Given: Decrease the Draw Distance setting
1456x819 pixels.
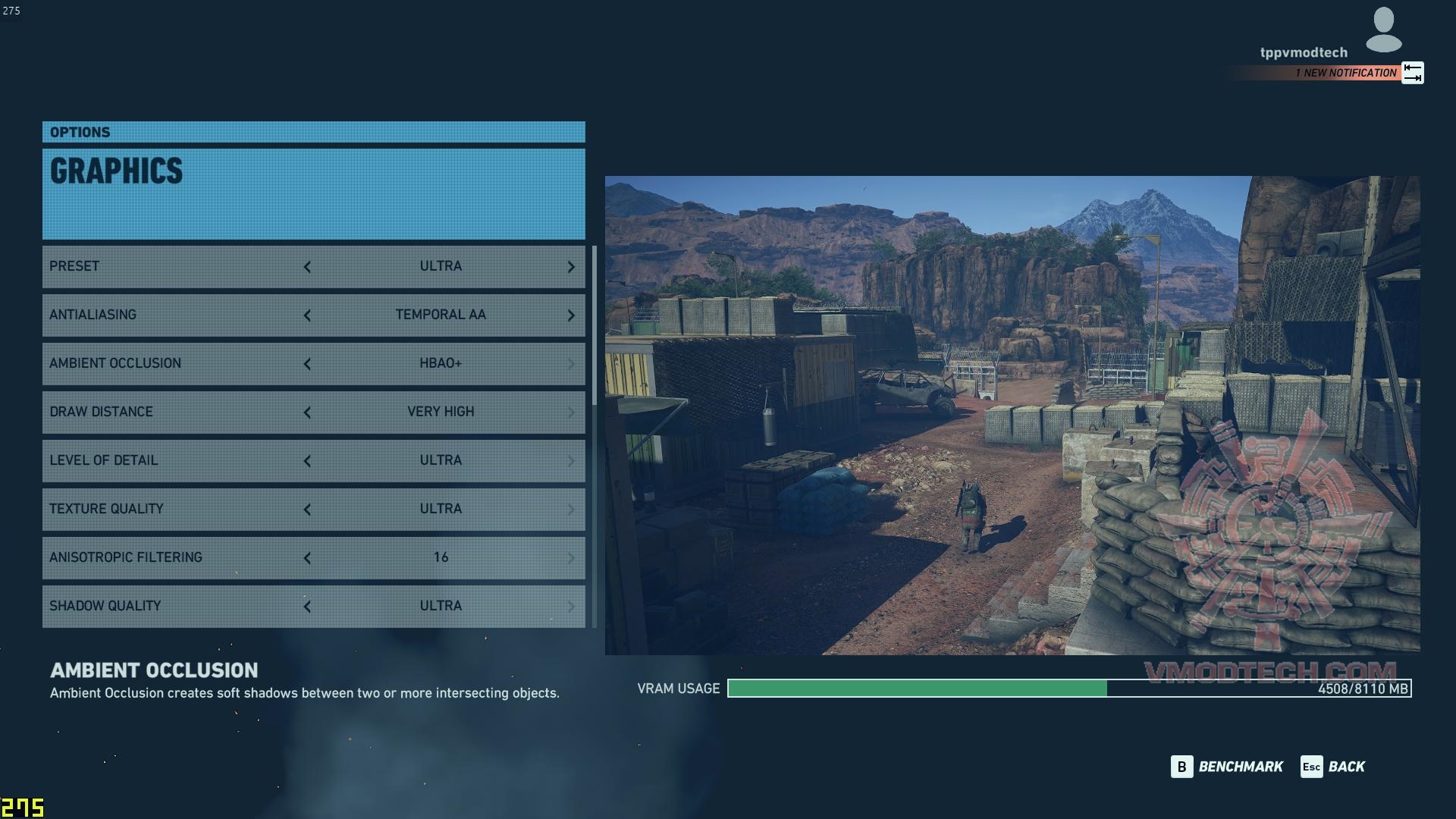Looking at the screenshot, I should coord(307,413).
